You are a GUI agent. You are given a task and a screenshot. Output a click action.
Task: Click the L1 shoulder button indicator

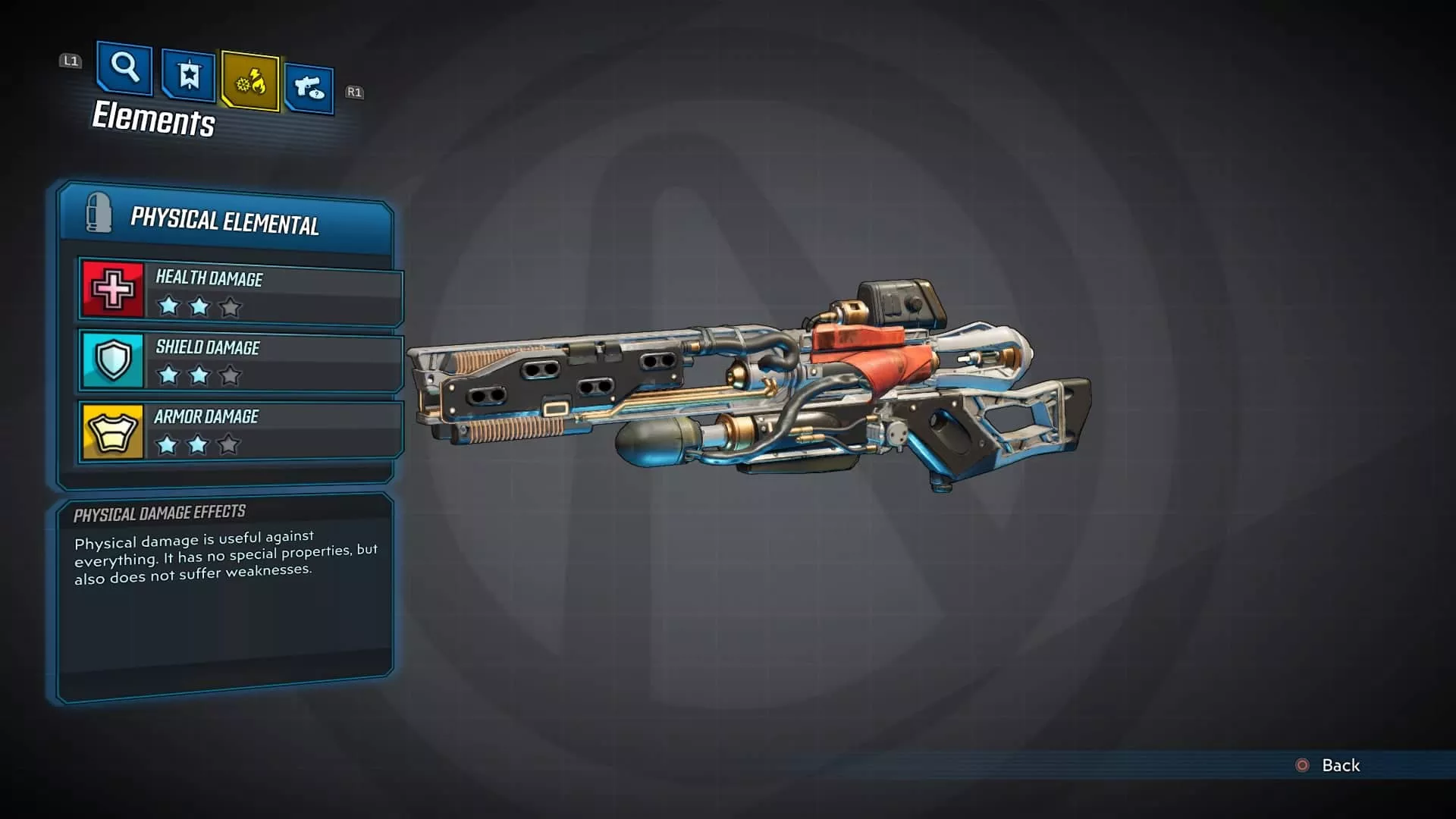point(71,61)
